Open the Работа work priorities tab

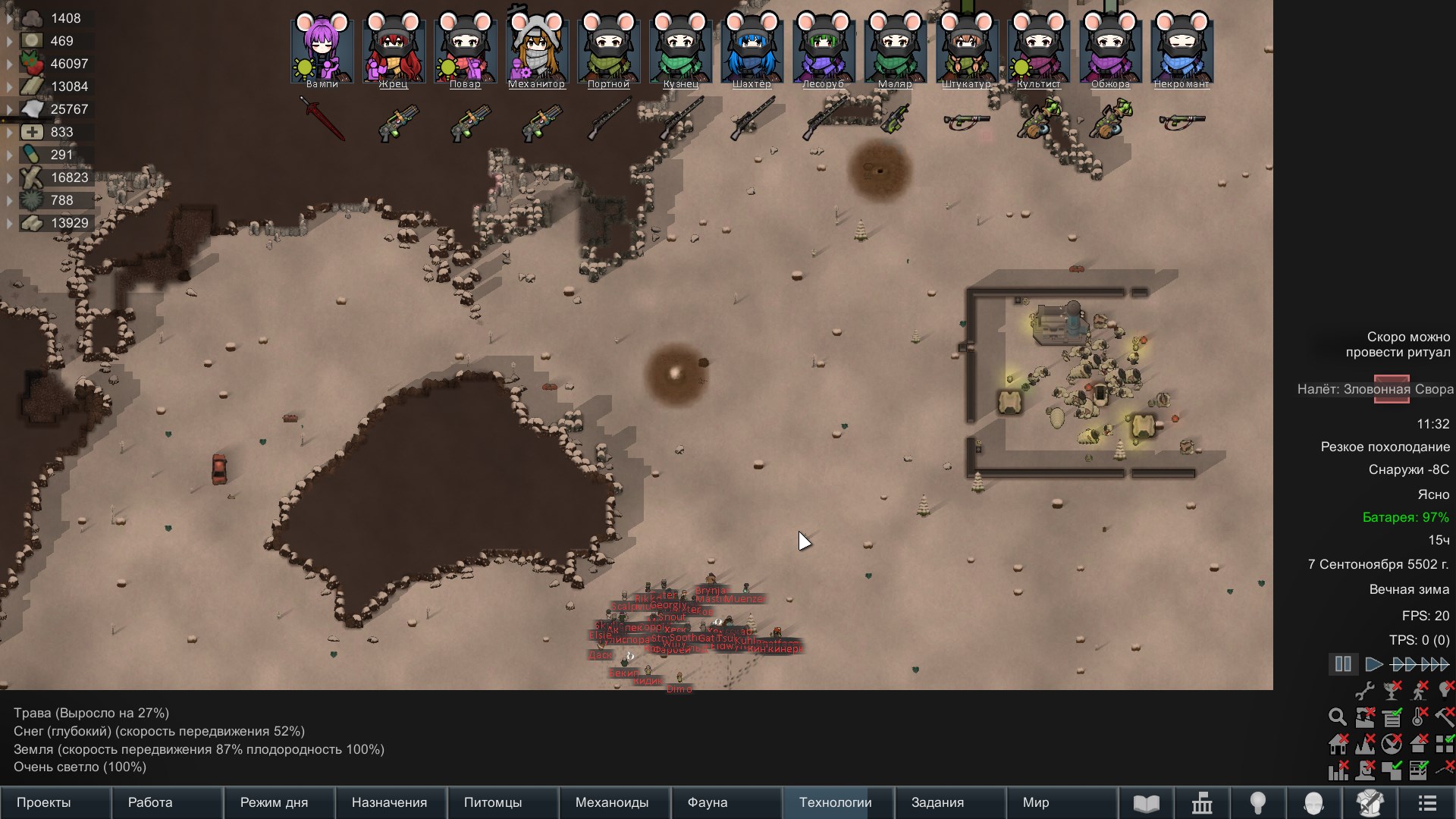(x=150, y=802)
